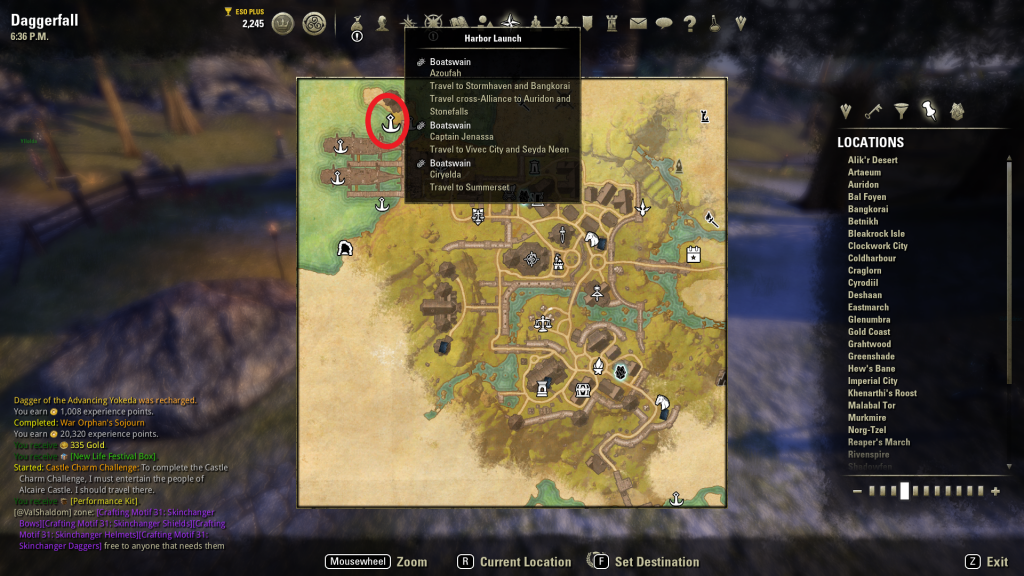Open the houses tab in map panel

click(957, 111)
